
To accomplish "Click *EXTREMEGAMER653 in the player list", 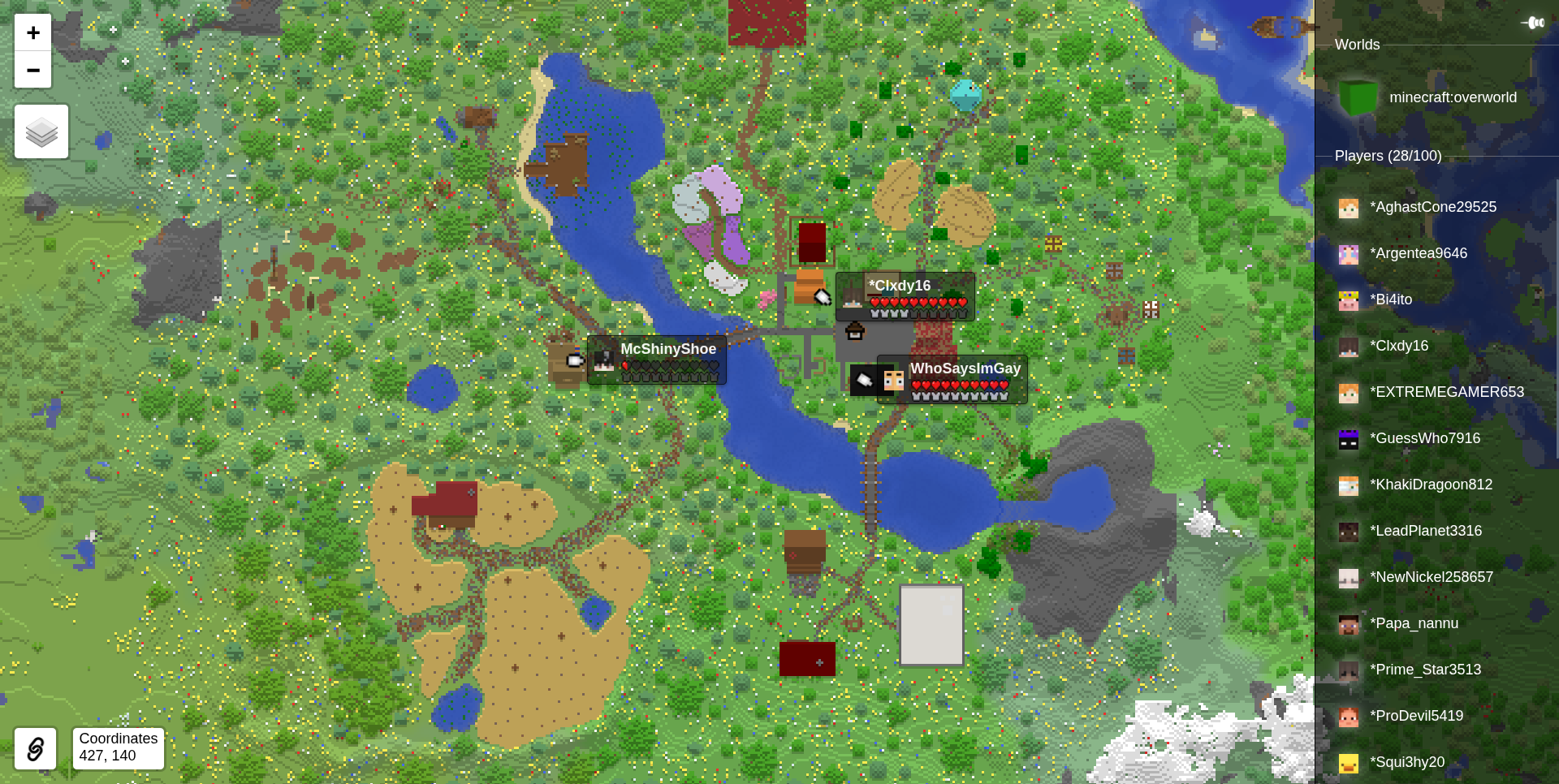I will point(1449,392).
